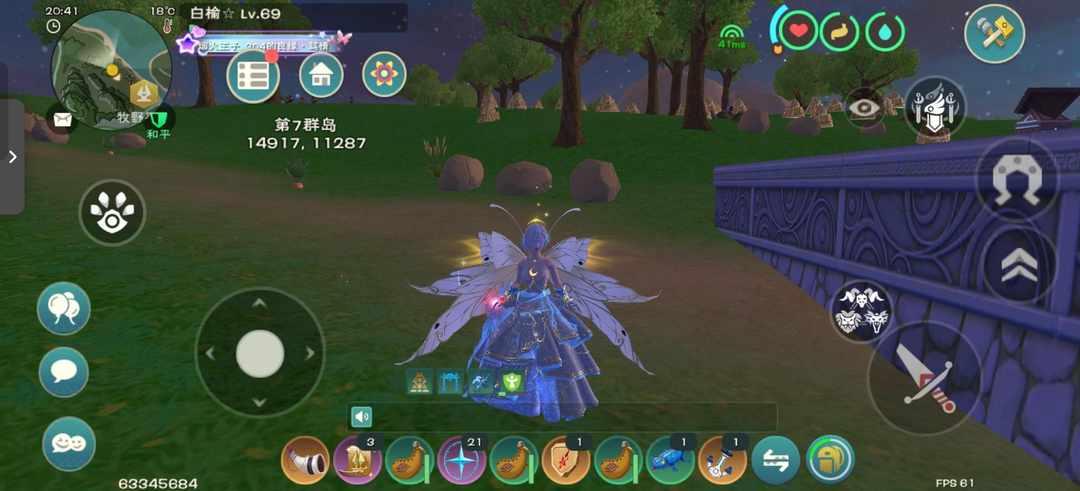Open the balloons icon button

point(64,308)
